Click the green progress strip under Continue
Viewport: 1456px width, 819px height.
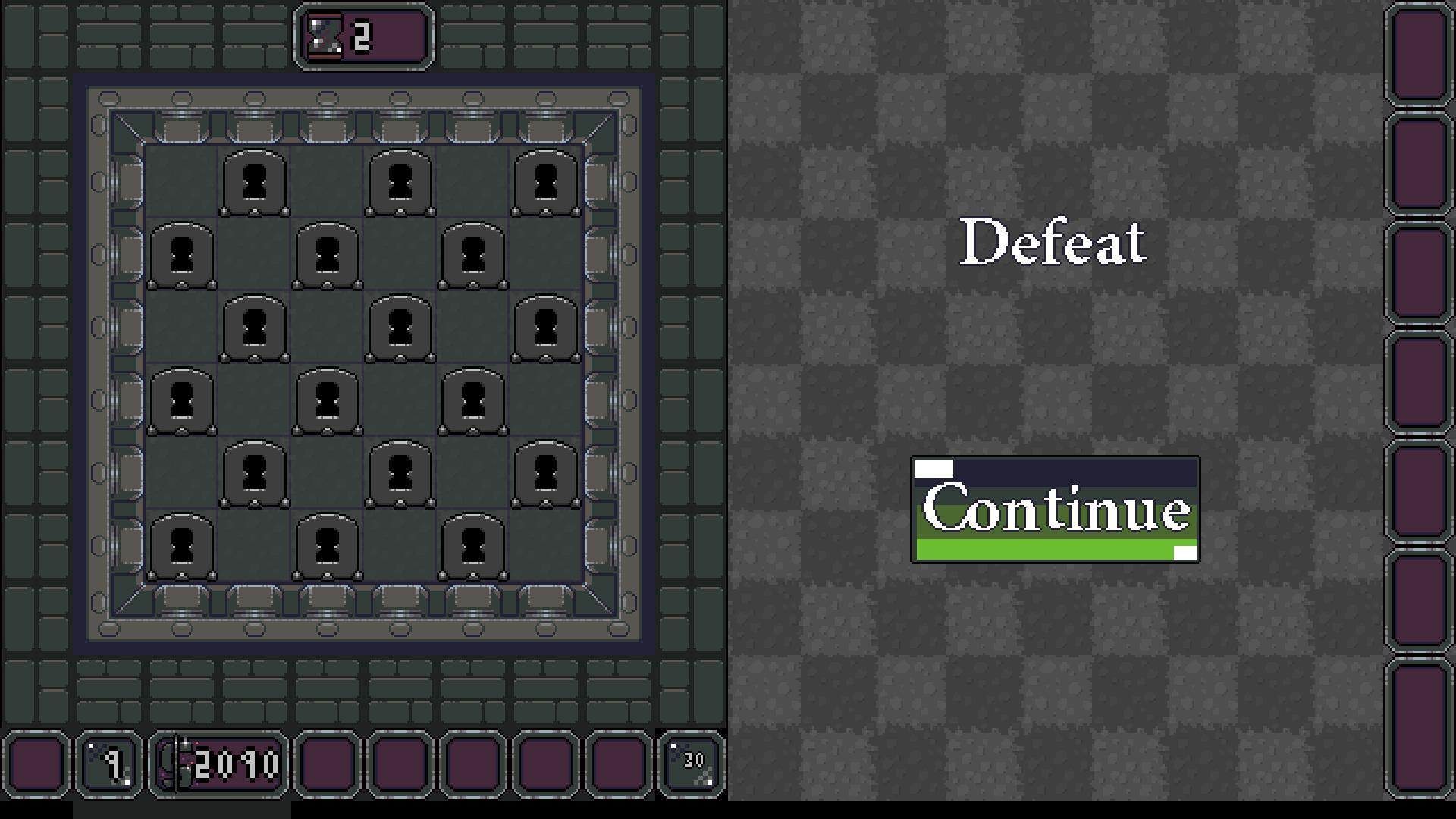point(1054,549)
